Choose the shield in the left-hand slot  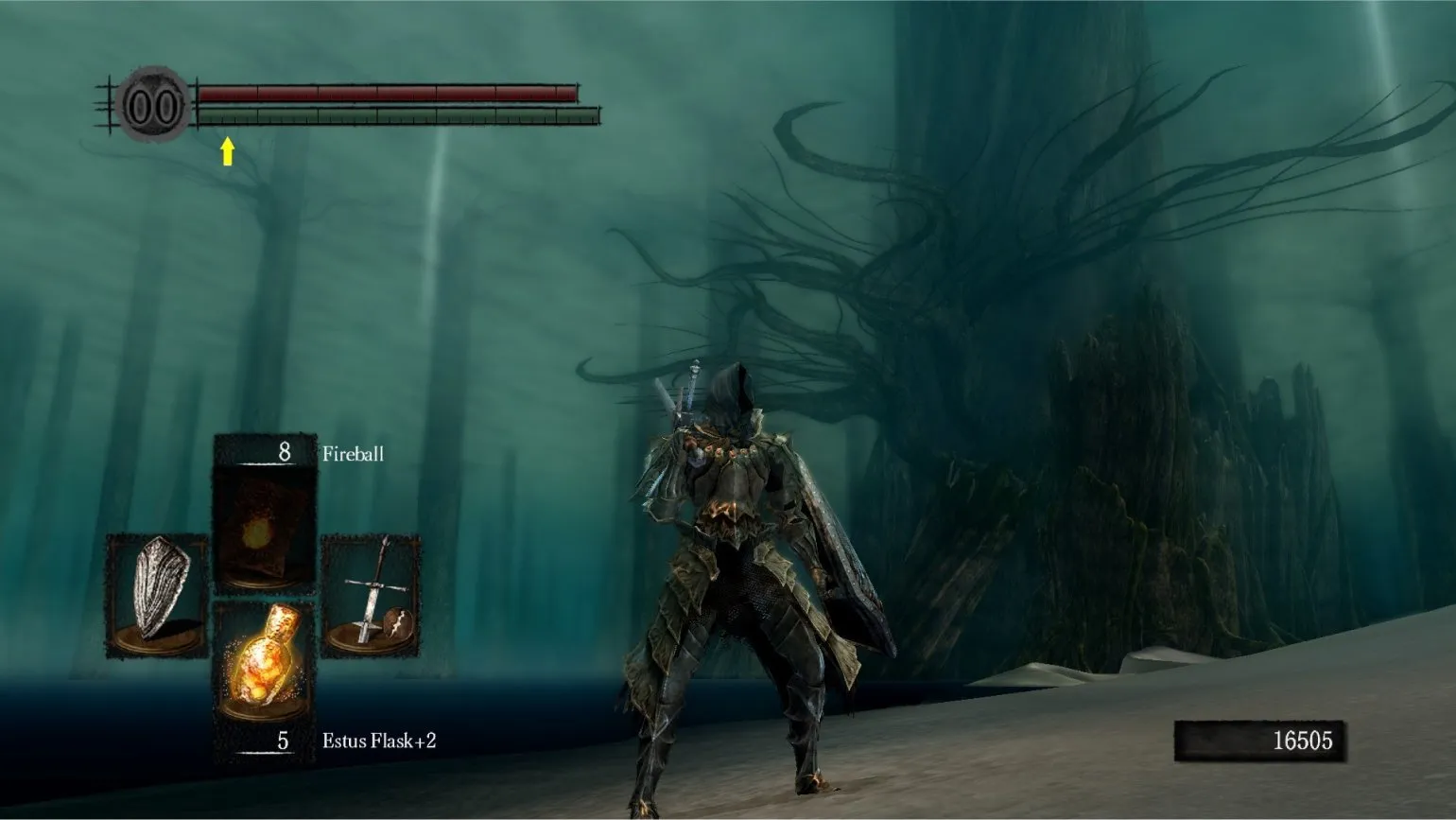(157, 591)
